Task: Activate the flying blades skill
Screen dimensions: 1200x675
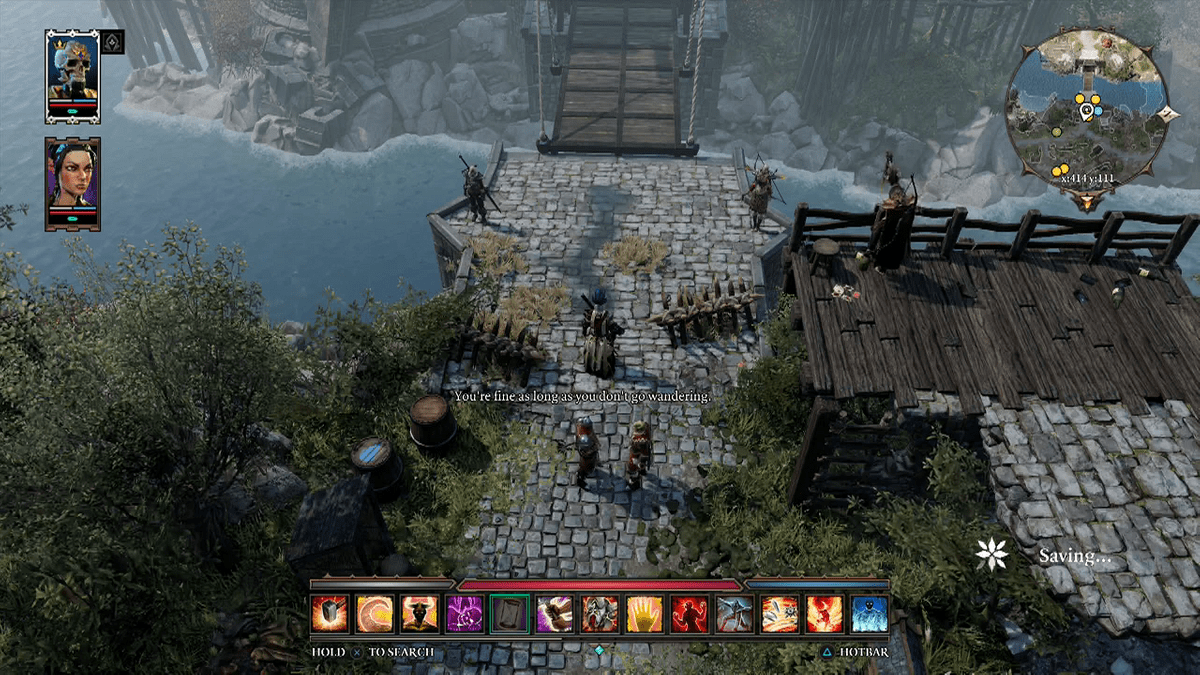Action: tap(780, 613)
